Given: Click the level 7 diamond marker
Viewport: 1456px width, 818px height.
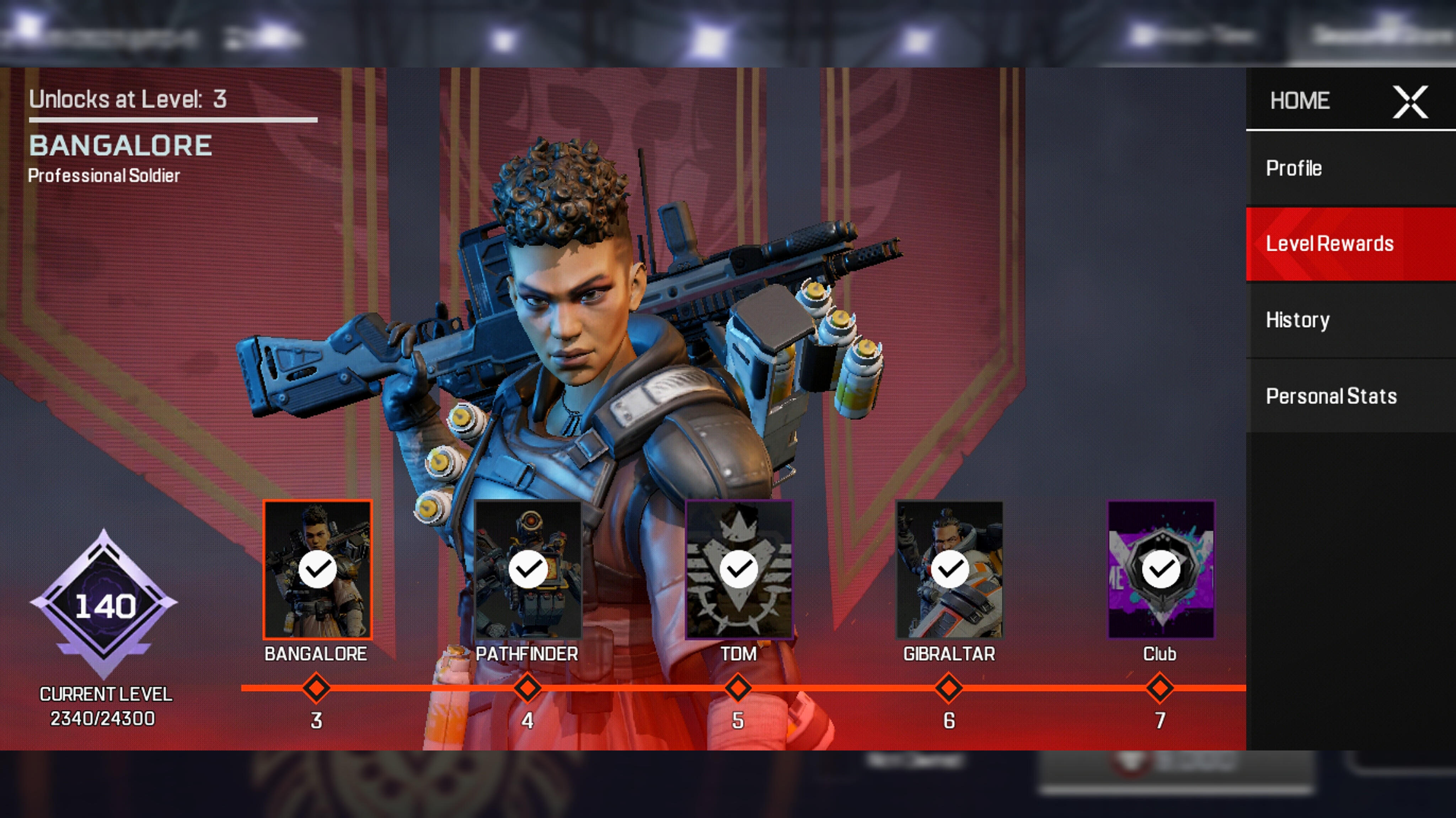Looking at the screenshot, I should [1160, 688].
